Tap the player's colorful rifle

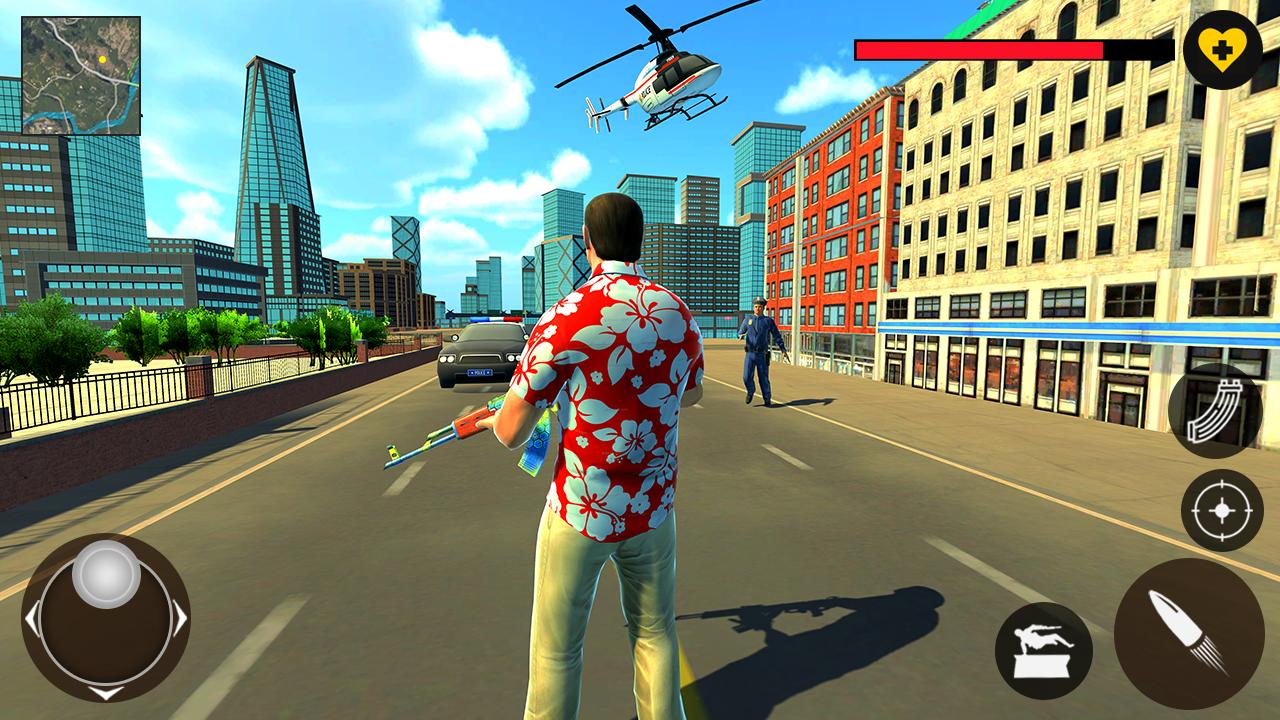click(x=460, y=430)
